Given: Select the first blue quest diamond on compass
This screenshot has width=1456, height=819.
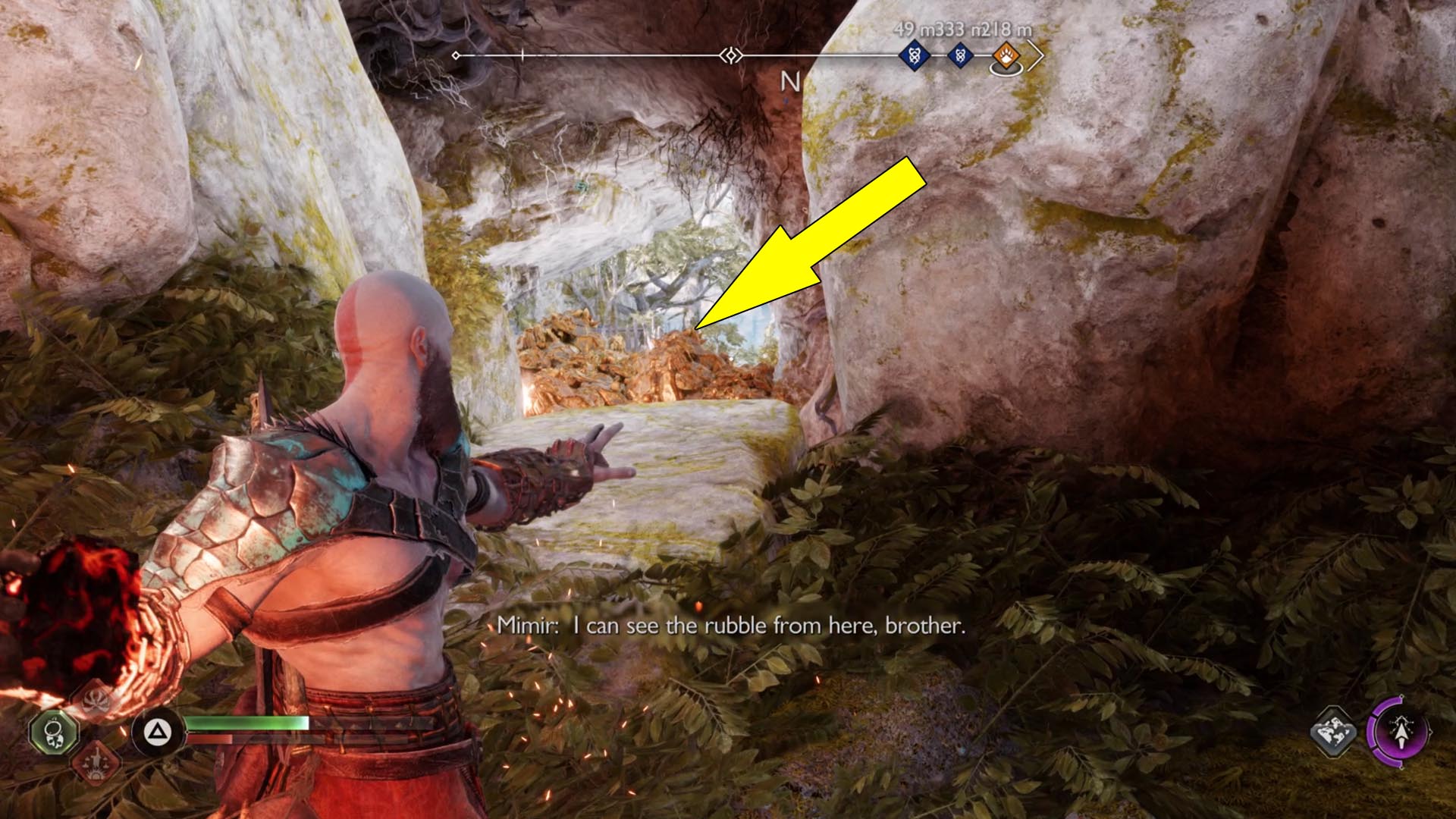Looking at the screenshot, I should [x=915, y=55].
